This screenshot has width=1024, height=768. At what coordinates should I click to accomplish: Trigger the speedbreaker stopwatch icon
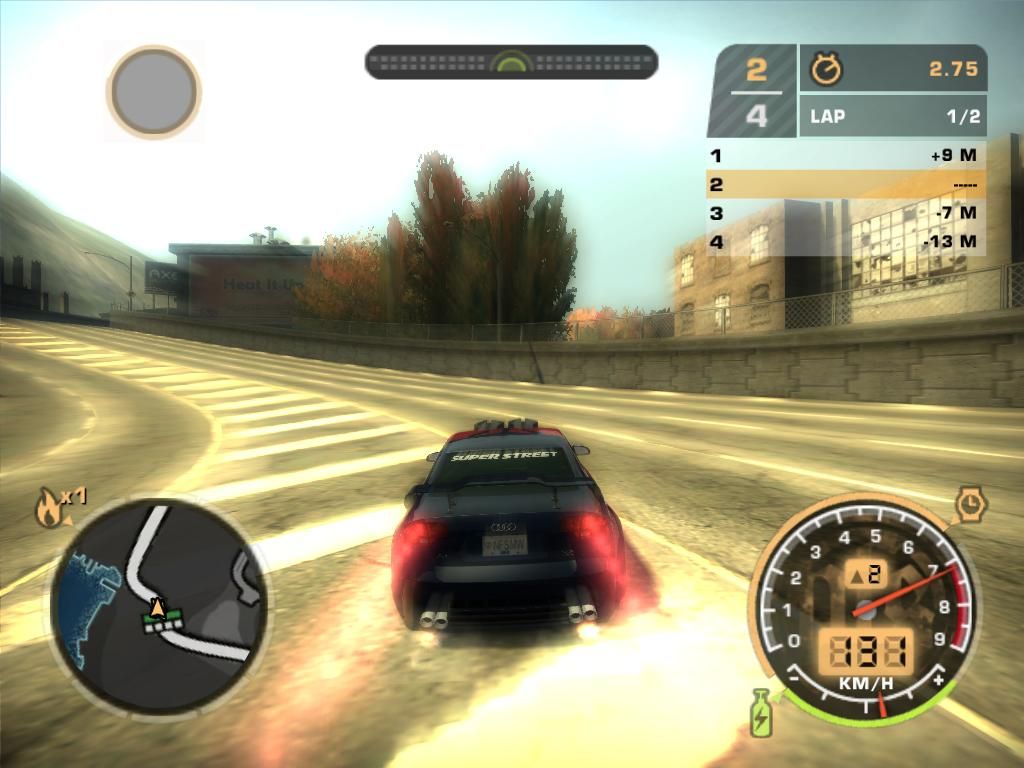[x=970, y=504]
